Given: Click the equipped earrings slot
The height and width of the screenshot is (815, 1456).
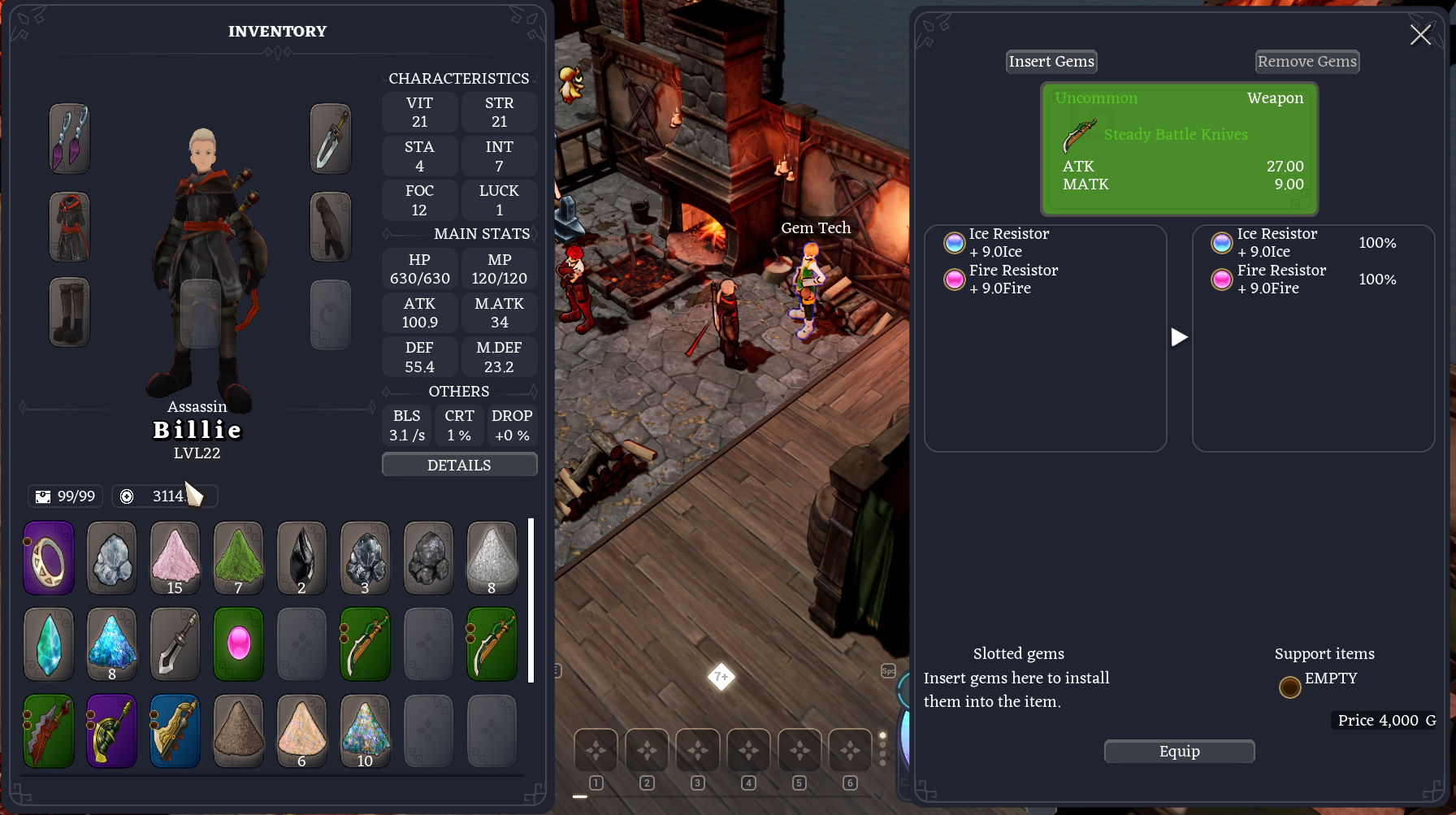Looking at the screenshot, I should [x=69, y=138].
